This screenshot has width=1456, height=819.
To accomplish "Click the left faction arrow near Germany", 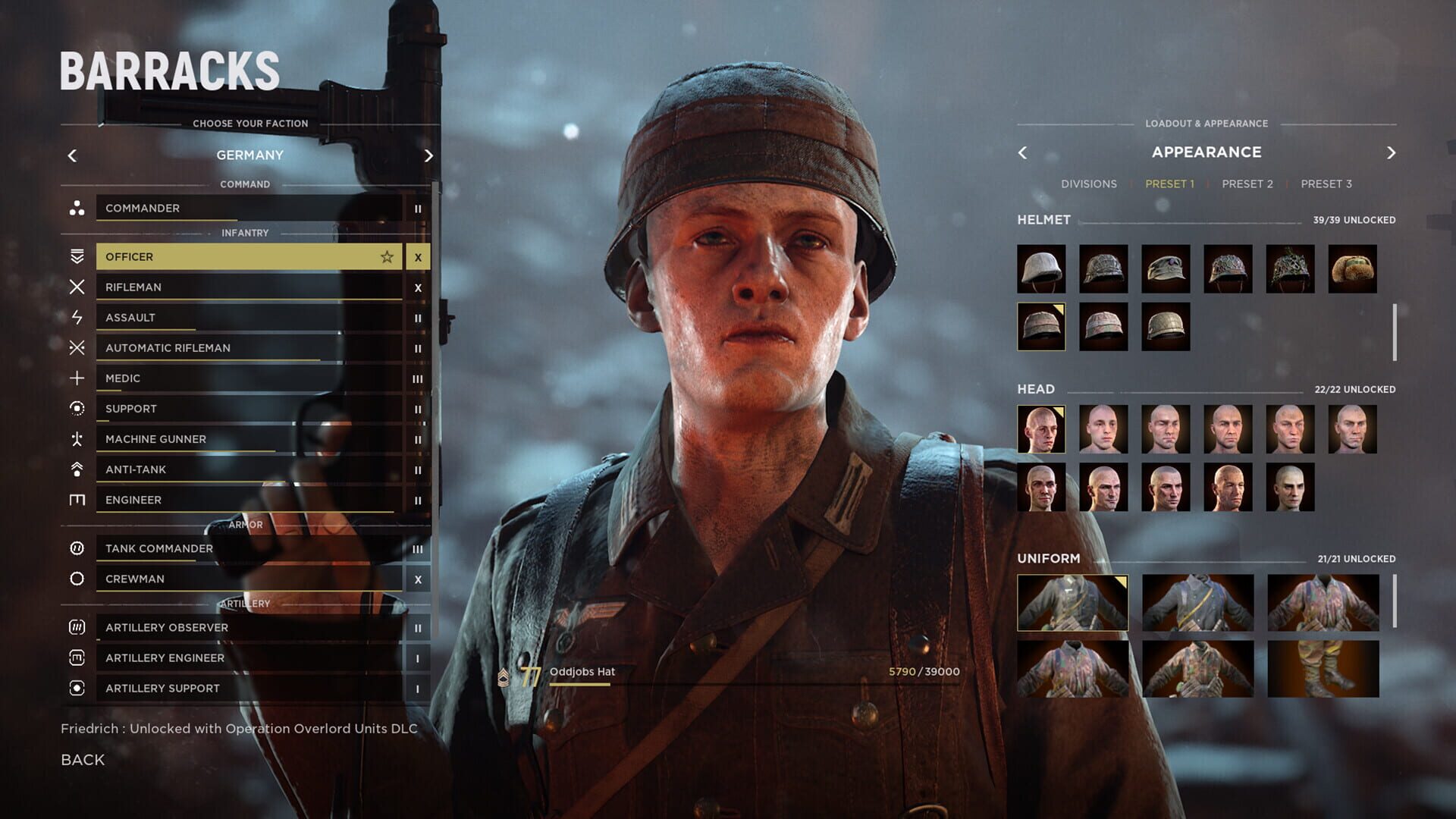I will pyautogui.click(x=72, y=155).
